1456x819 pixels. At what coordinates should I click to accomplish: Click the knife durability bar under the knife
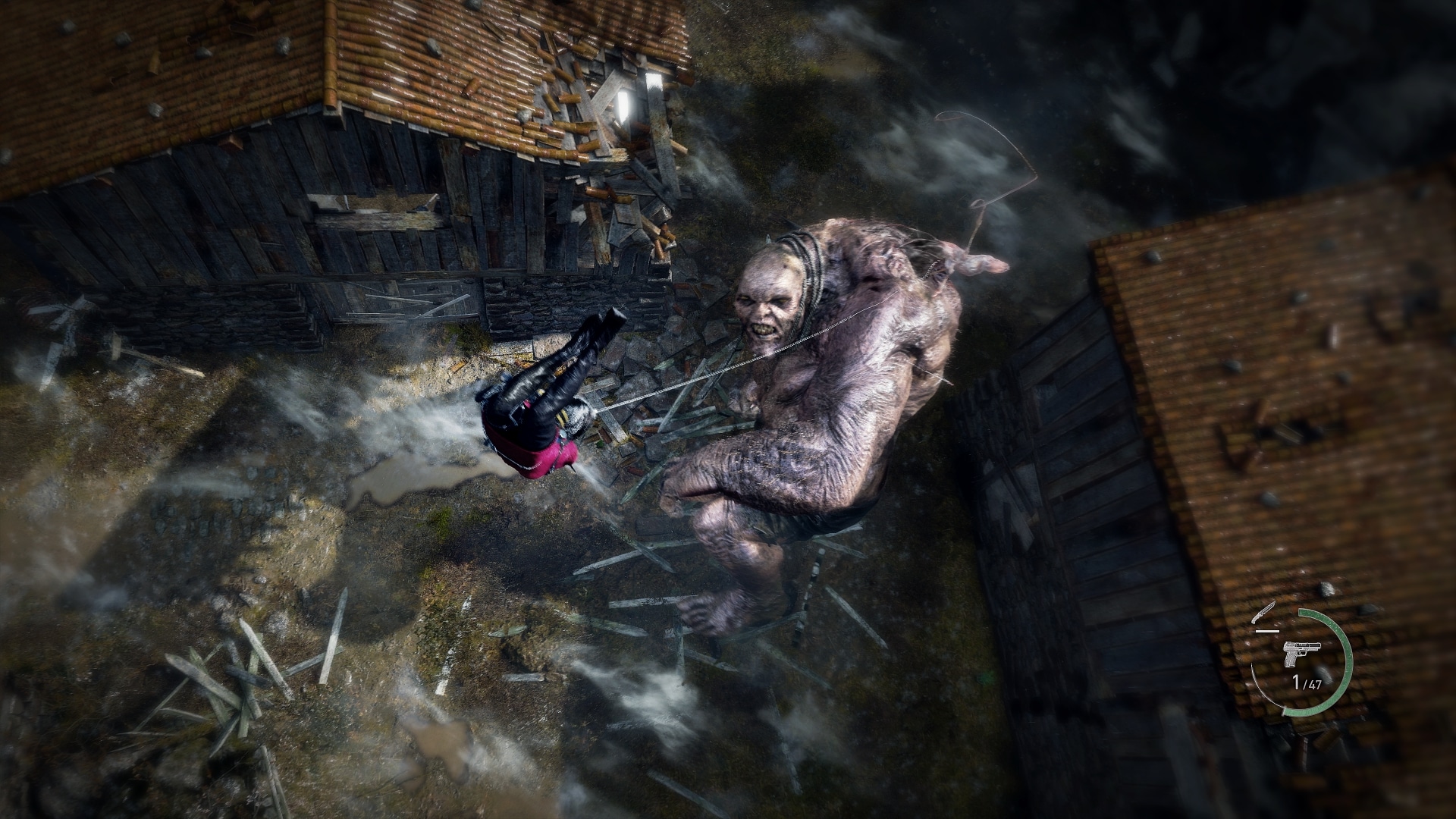(x=1268, y=631)
